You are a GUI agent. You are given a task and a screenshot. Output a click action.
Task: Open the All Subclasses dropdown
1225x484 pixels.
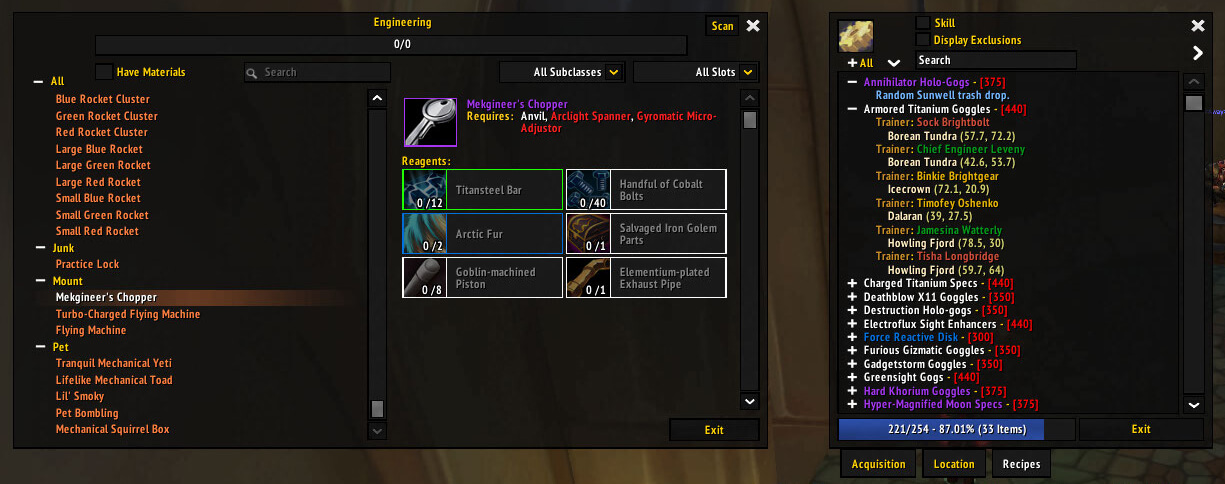(x=614, y=72)
